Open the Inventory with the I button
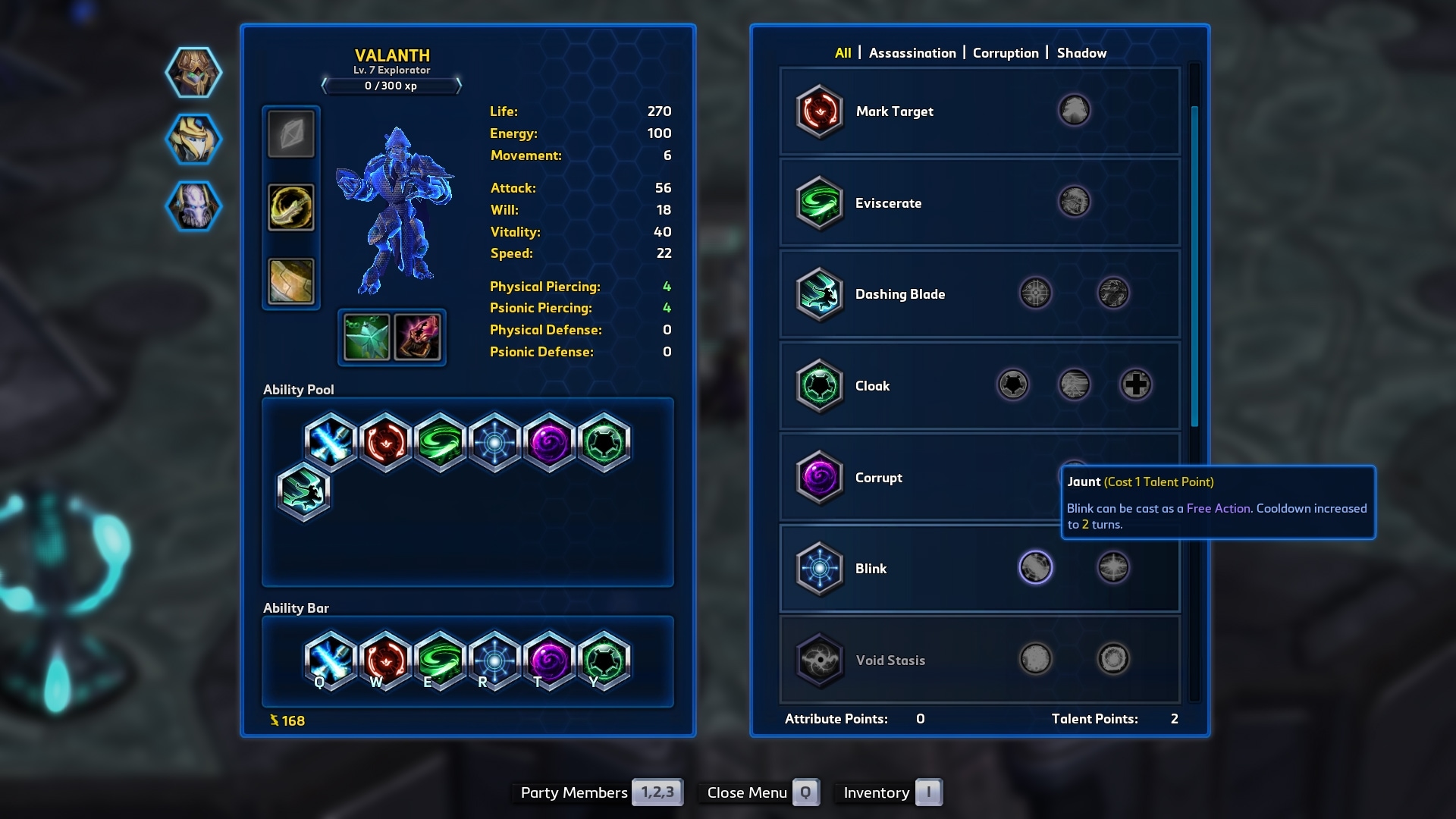 coord(928,792)
